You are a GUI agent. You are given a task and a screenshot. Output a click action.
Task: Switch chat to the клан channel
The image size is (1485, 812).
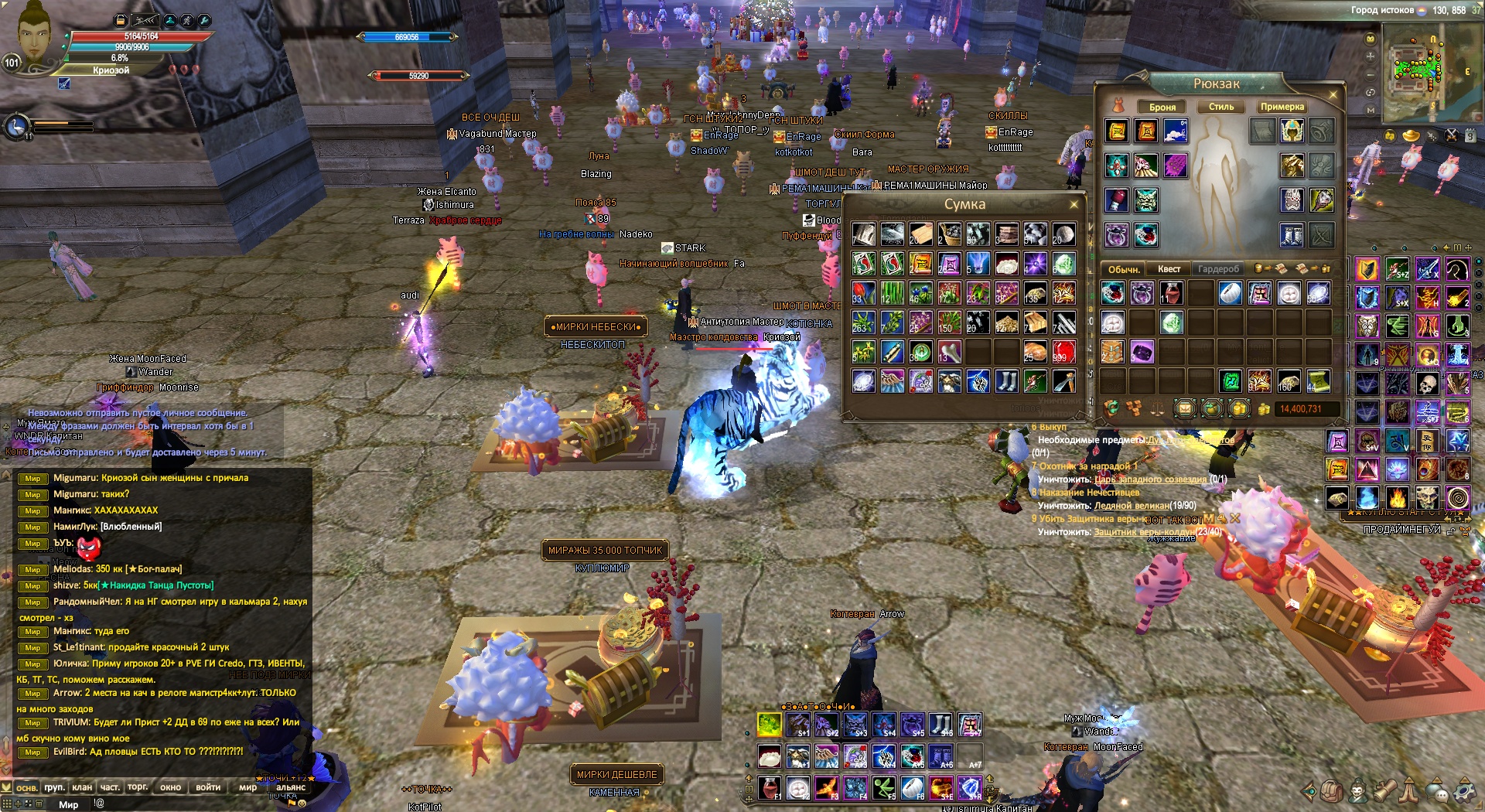(x=82, y=787)
